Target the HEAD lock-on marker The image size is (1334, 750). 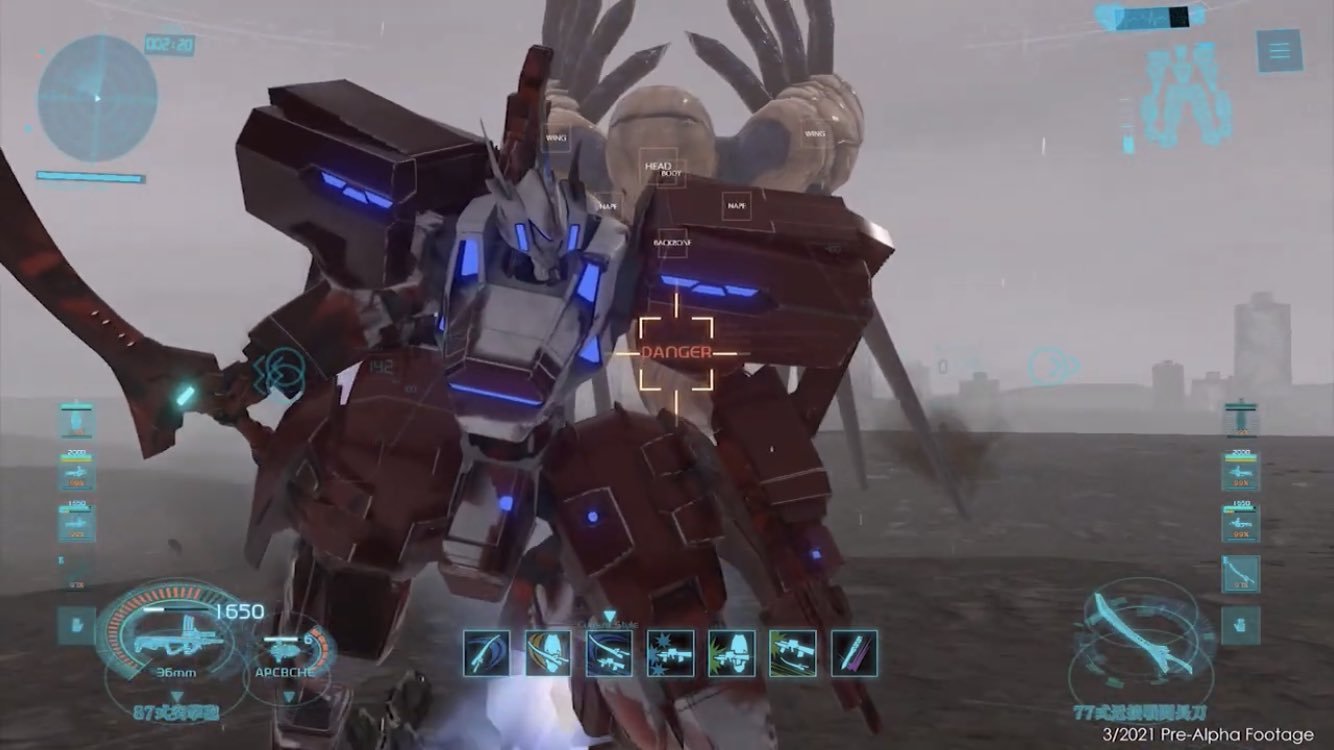click(657, 166)
